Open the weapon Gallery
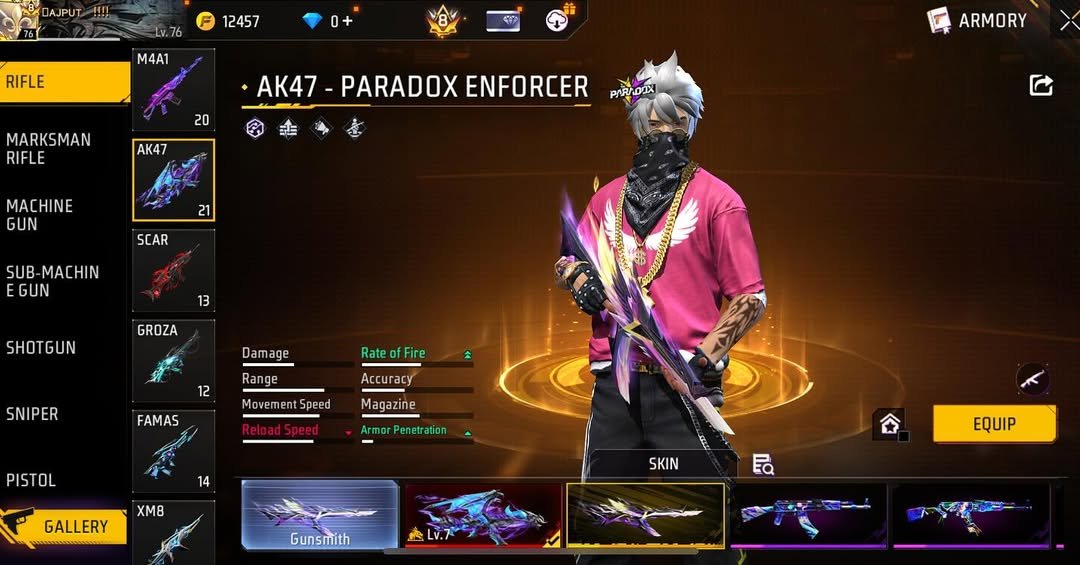Screen dimensions: 1080x565 [65, 526]
